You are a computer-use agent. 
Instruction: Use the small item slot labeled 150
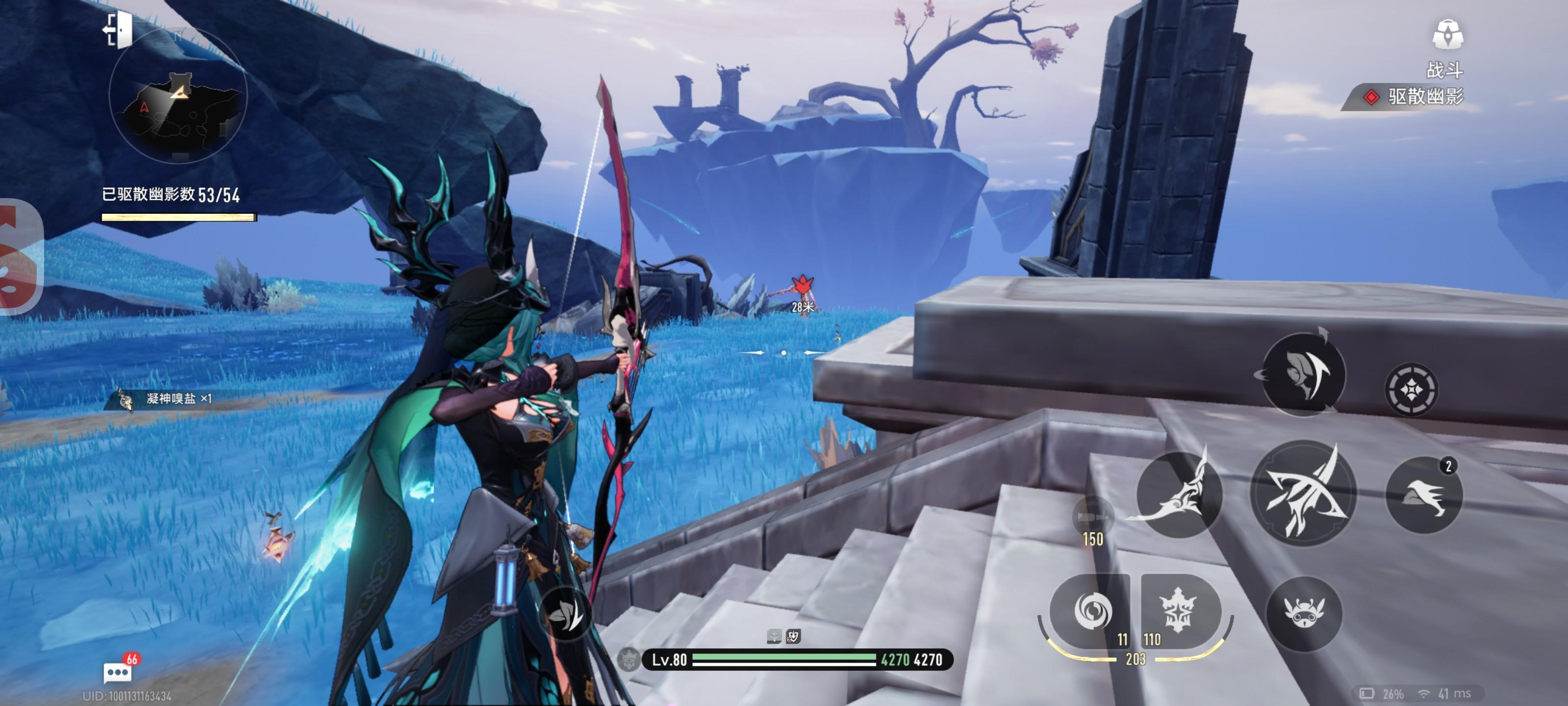1093,518
